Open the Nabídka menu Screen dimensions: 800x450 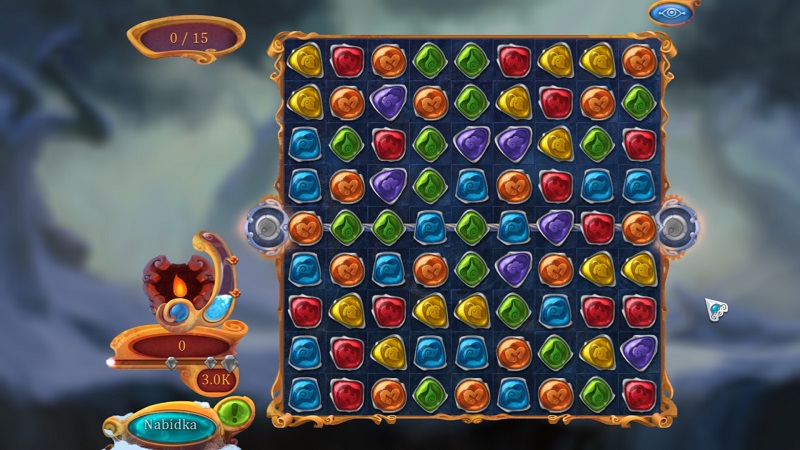coord(165,424)
